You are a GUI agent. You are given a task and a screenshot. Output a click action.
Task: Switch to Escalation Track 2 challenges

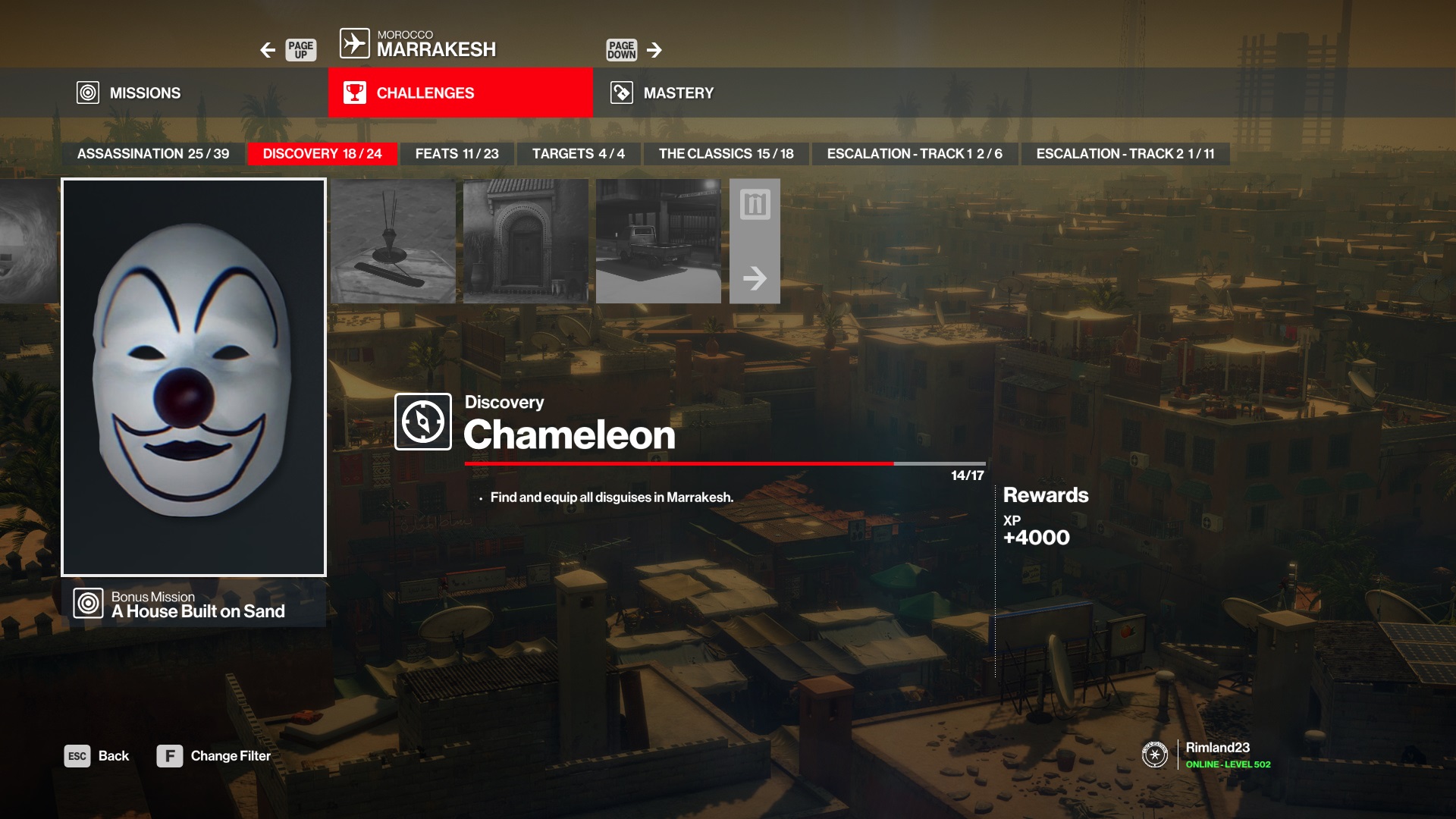[1125, 154]
